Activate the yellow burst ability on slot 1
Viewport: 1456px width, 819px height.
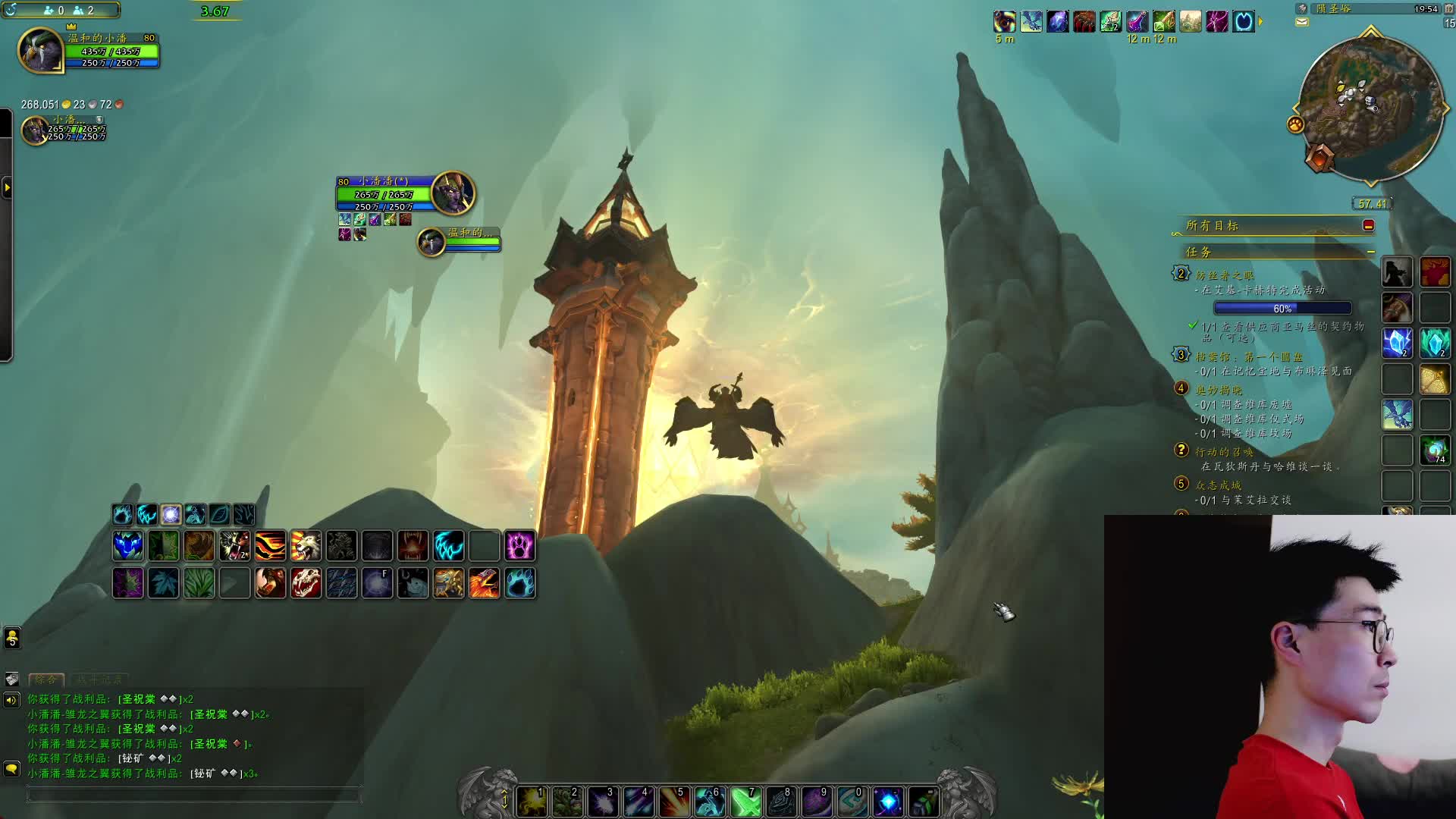coord(532,802)
